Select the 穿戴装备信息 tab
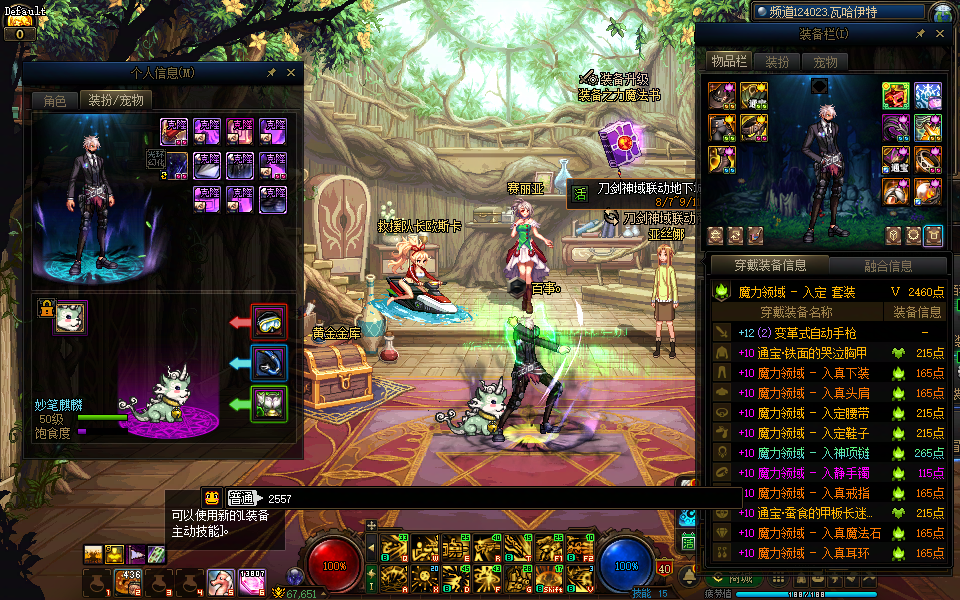 [769, 266]
